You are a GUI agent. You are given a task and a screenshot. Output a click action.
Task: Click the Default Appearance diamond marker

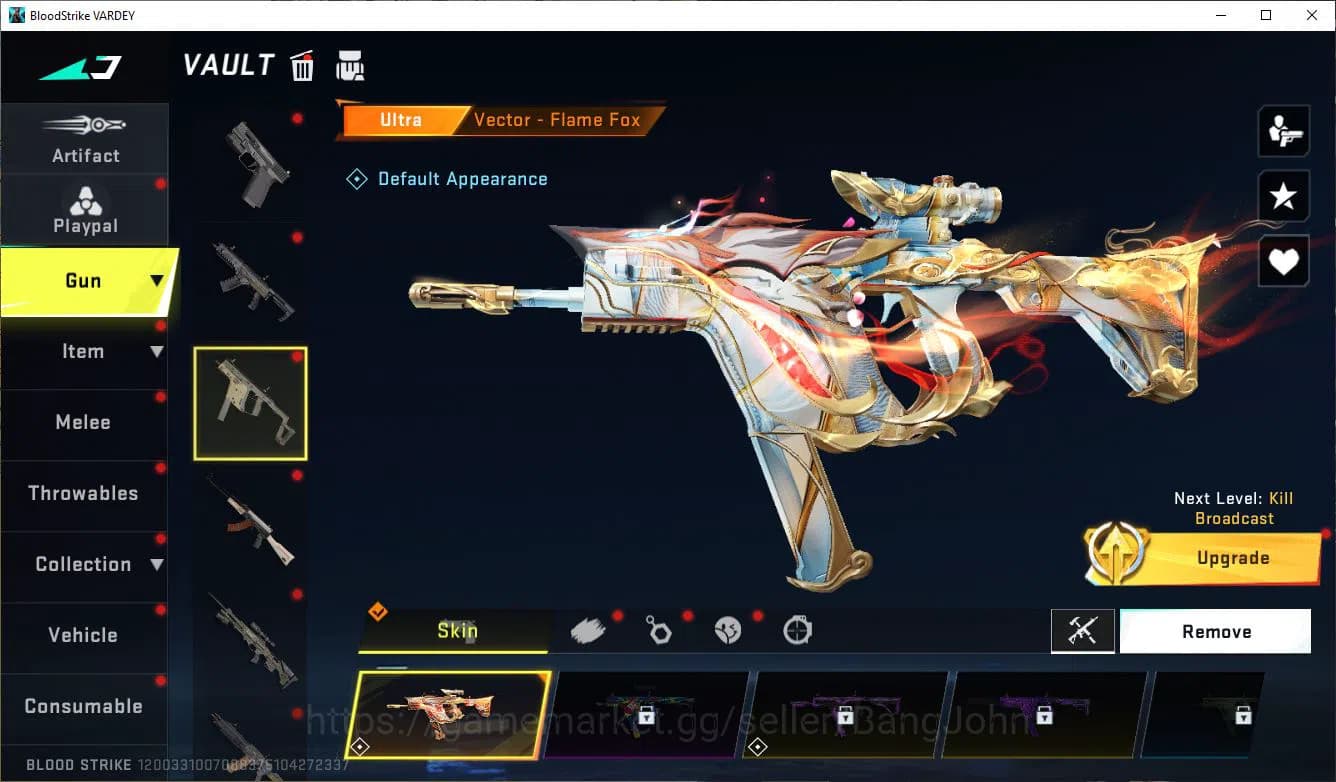click(356, 178)
